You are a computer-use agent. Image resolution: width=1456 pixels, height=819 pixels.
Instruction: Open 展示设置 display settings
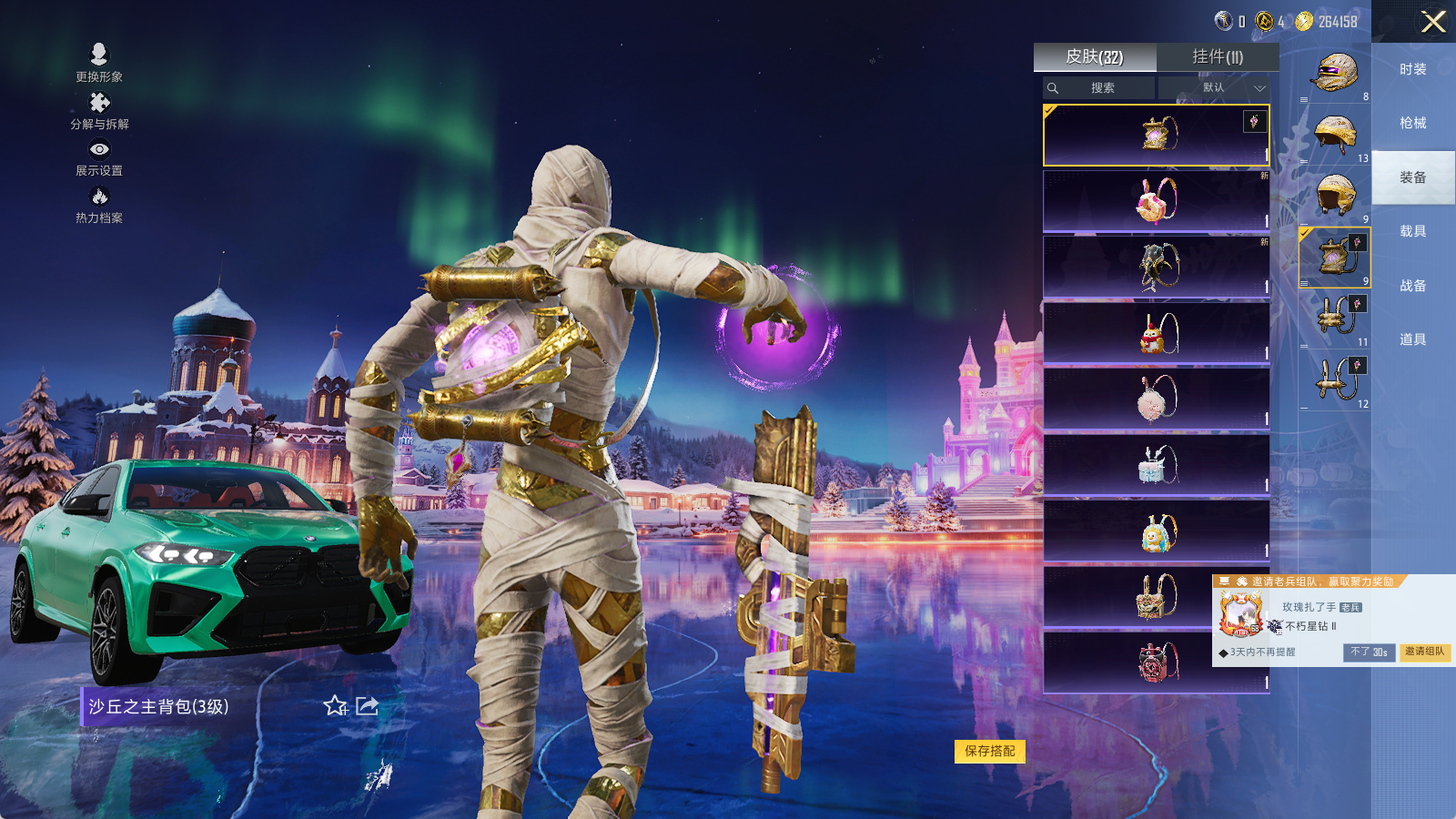pos(99,157)
